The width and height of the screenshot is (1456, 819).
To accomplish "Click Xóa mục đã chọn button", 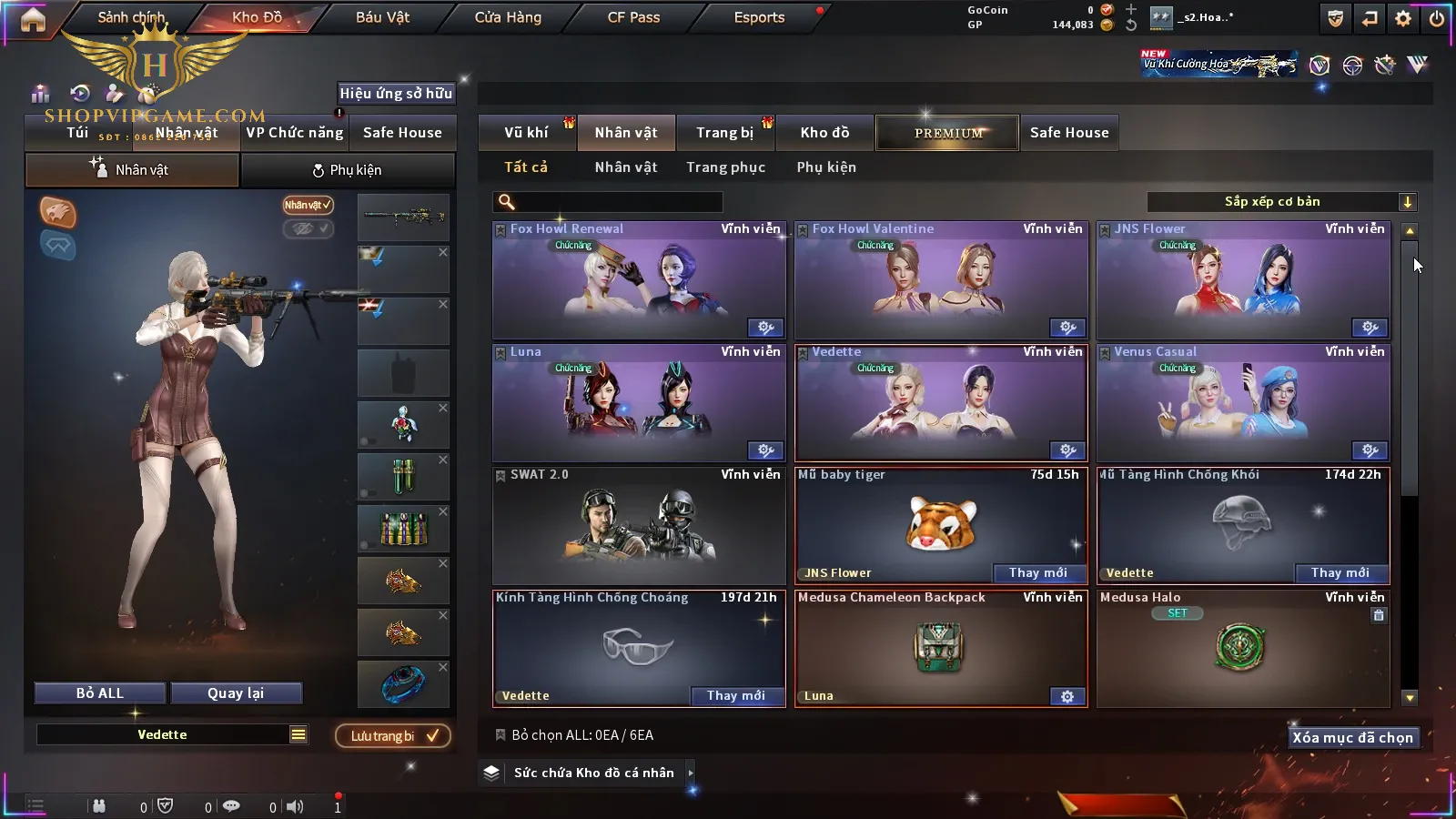I will 1352,738.
